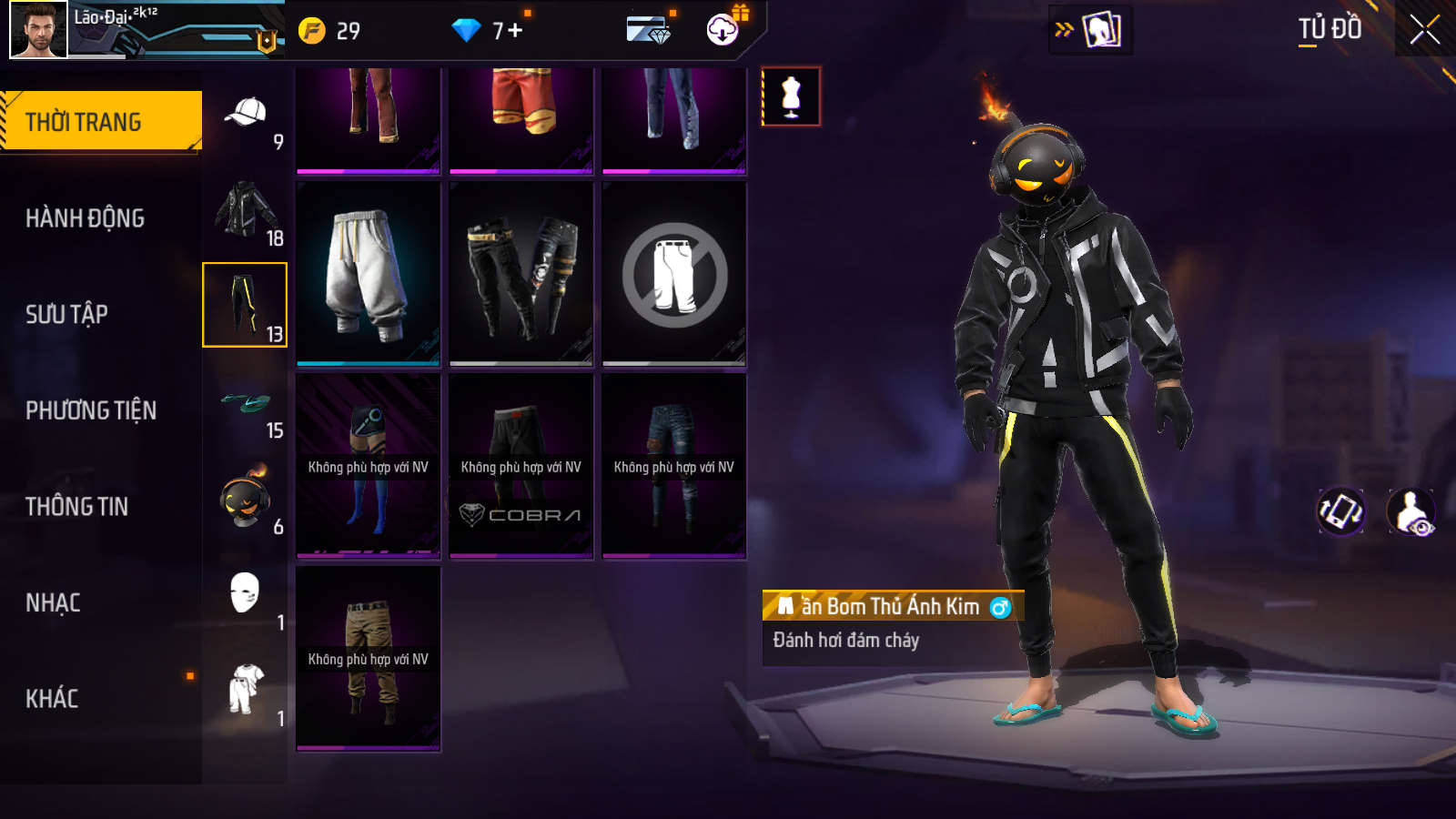Screen dimensions: 1456x819
Task: Close the wardrobe screen
Action: coord(1424,30)
